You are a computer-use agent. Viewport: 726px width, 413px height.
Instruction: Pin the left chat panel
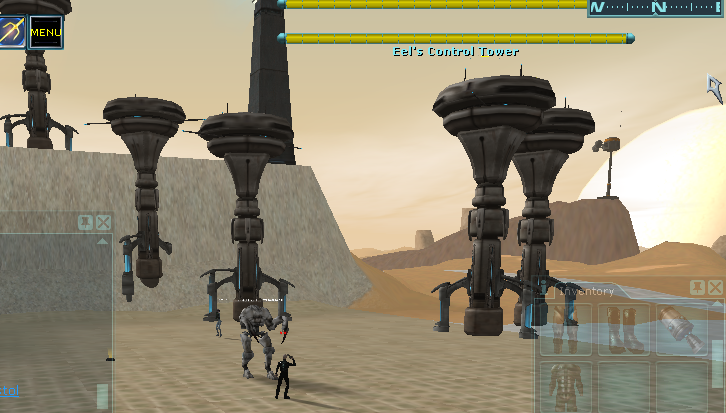(87, 222)
